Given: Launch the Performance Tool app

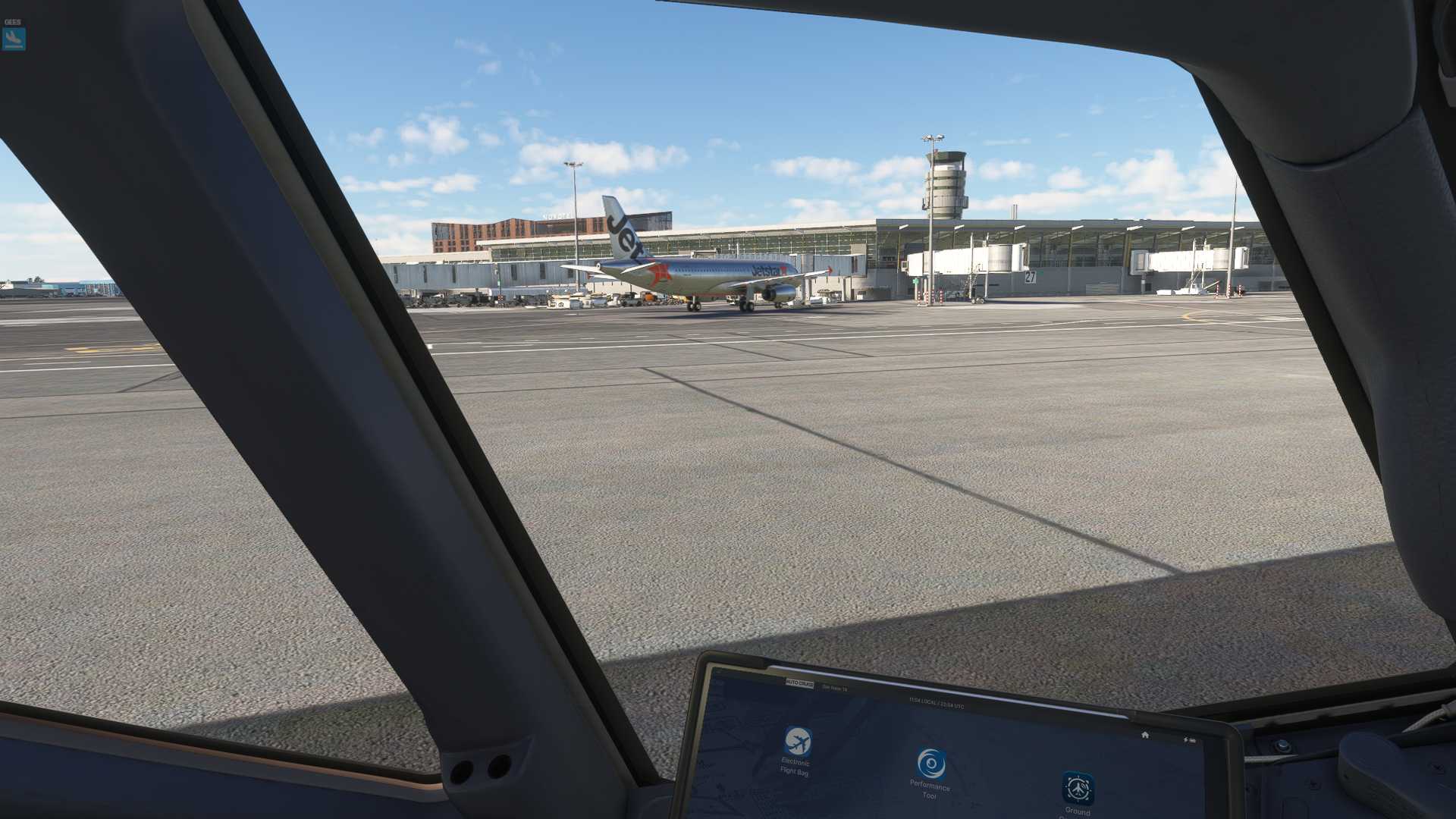Looking at the screenshot, I should [x=930, y=764].
